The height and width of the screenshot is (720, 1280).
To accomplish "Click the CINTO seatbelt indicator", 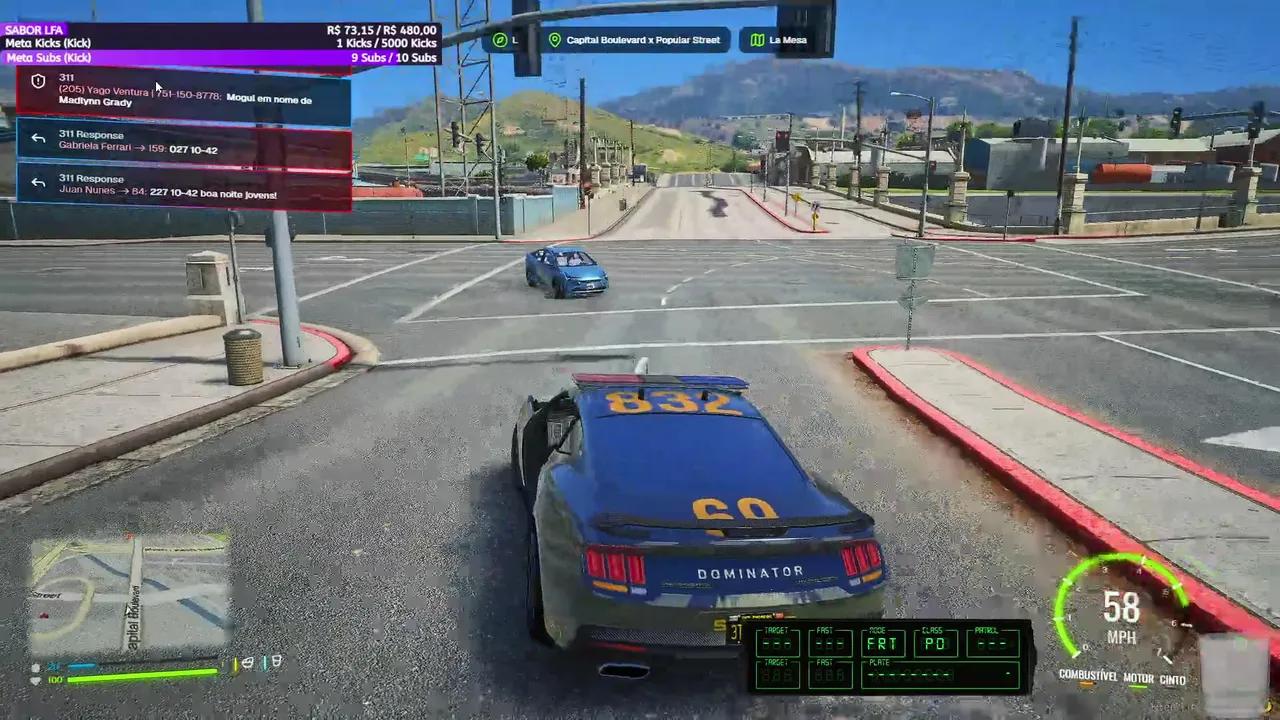I will click(x=1173, y=680).
